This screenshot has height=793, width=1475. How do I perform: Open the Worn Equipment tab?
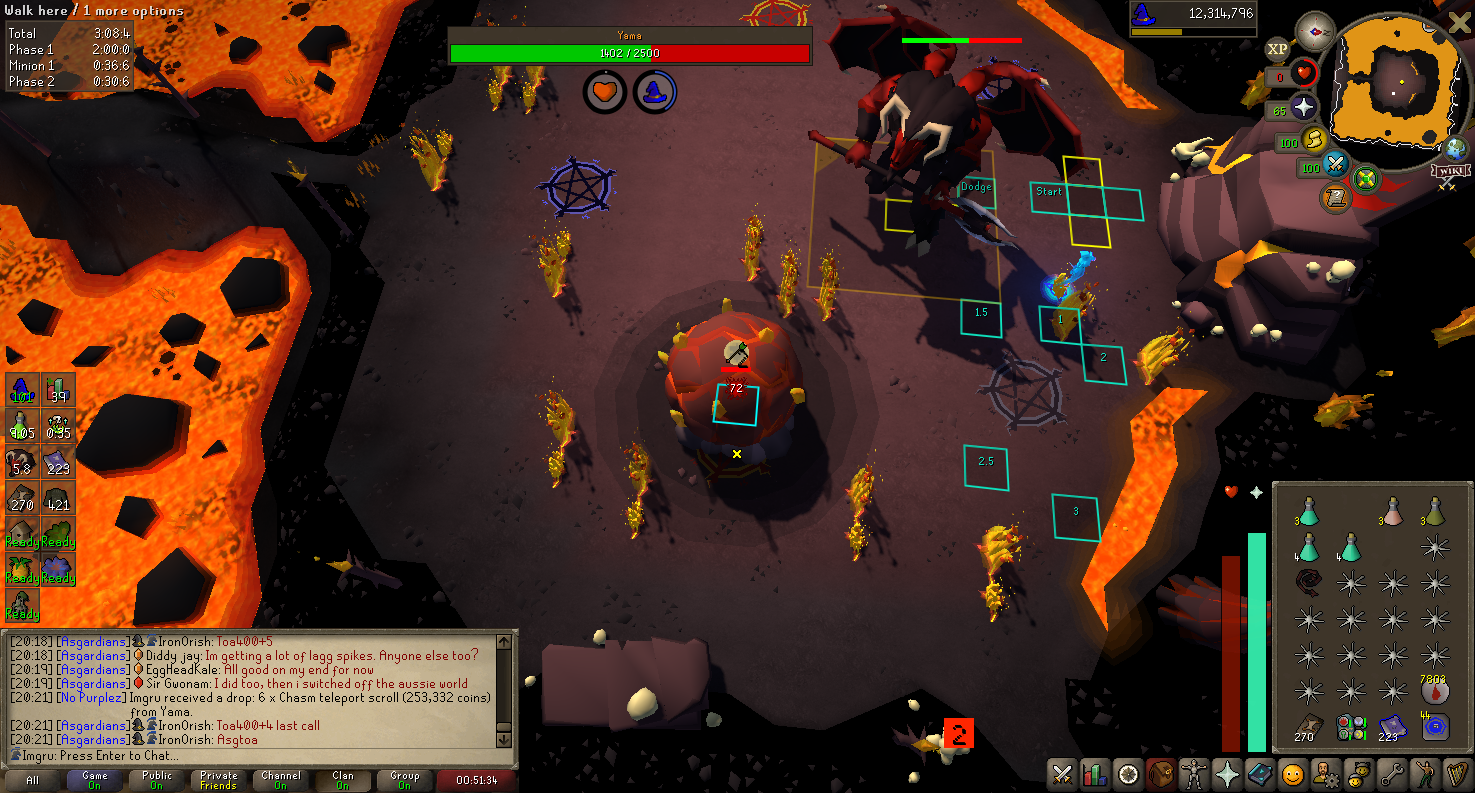click(1194, 774)
